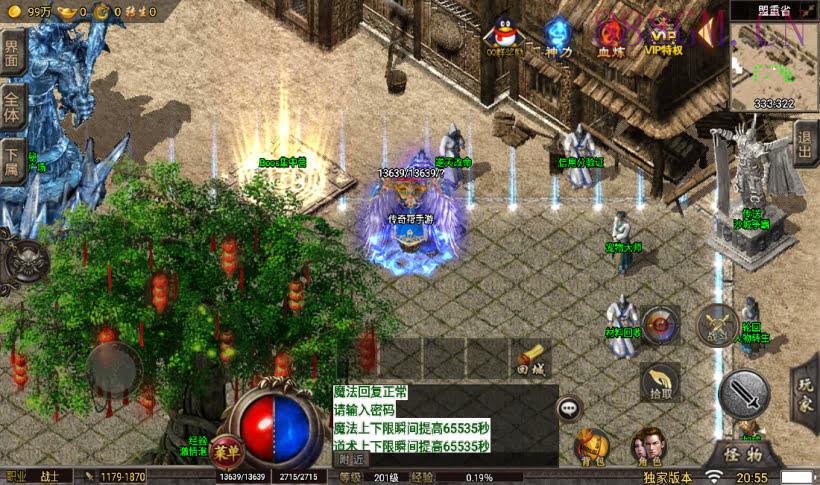Hit the large sword attack button

click(x=744, y=394)
